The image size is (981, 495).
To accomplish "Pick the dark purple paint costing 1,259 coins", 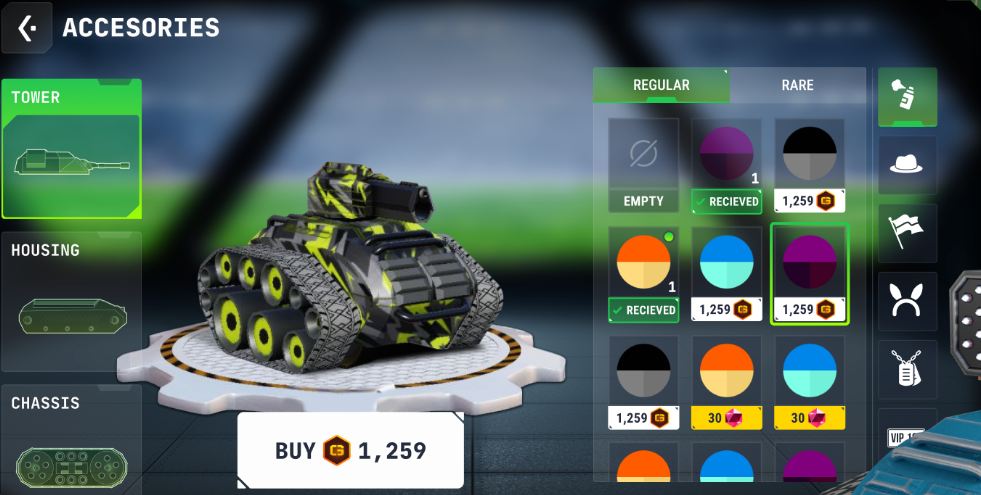I will (809, 273).
